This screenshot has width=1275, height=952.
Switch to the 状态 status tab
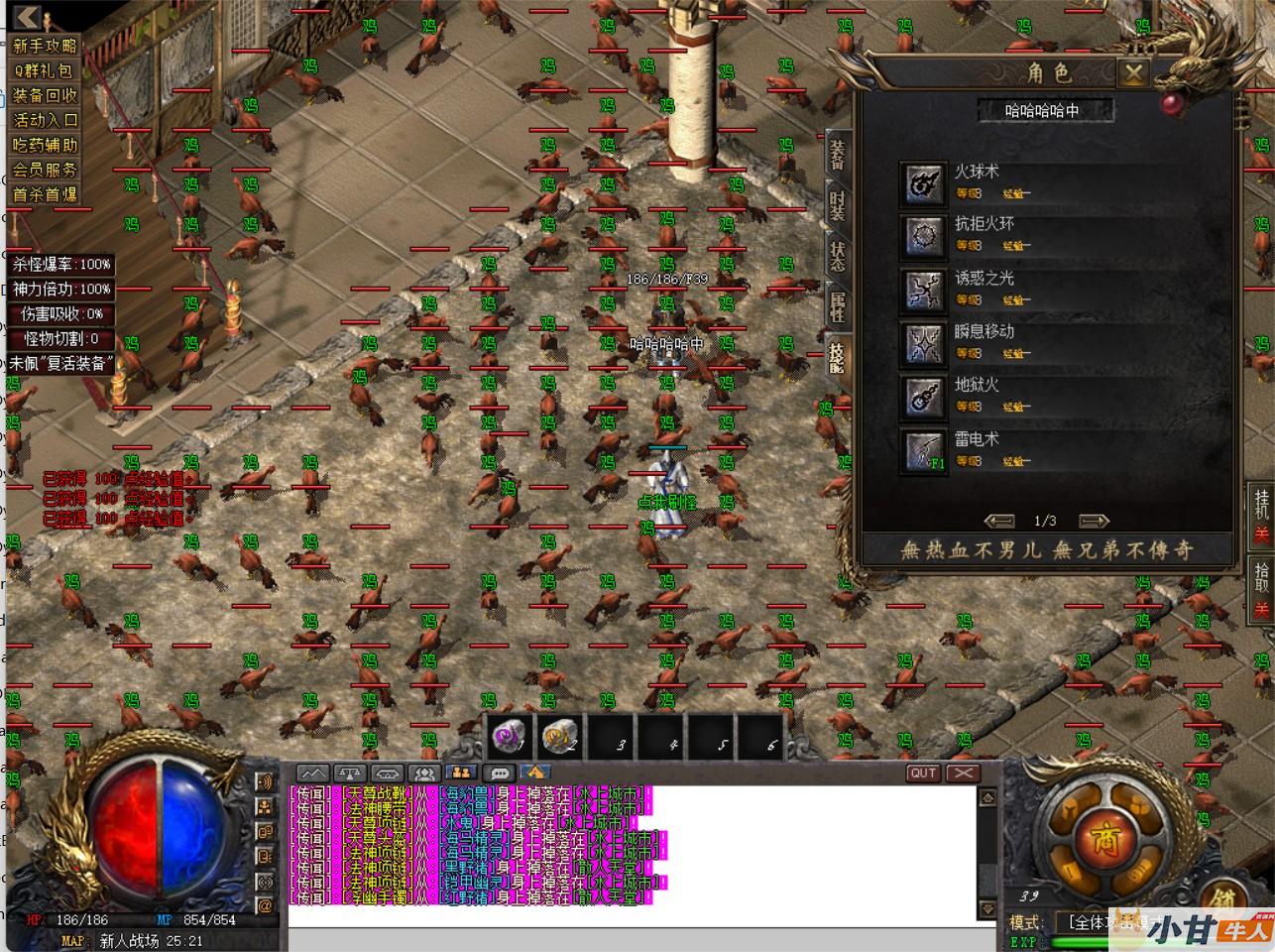pos(839,256)
